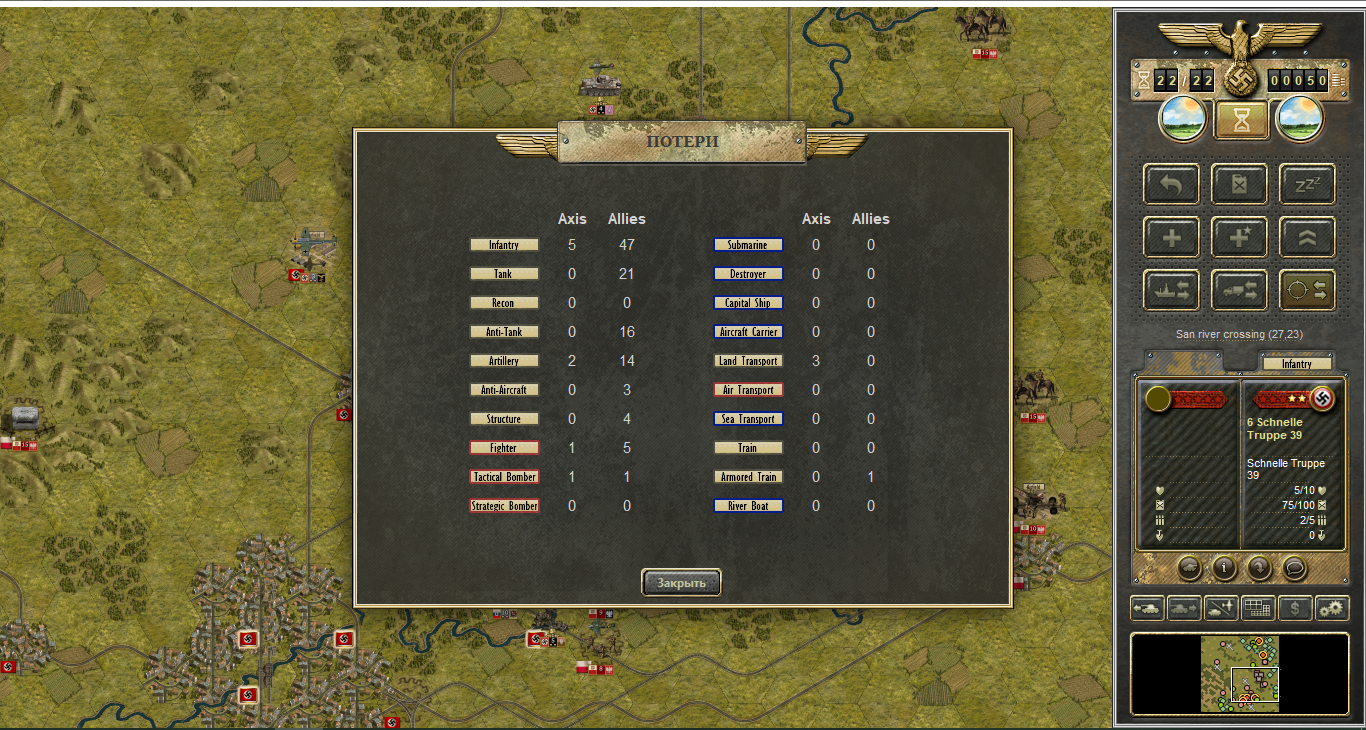Open the dollar sign purchase button
The image size is (1366, 730).
1295,607
